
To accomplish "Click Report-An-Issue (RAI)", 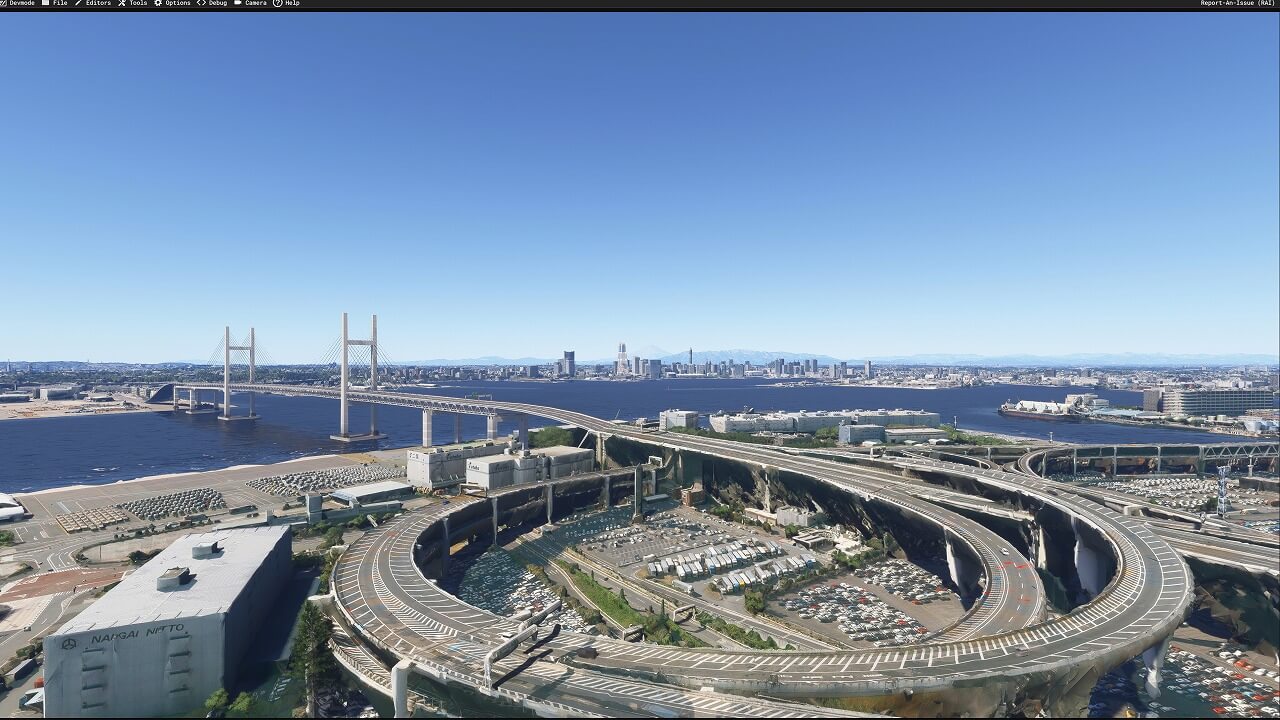I will (1238, 3).
